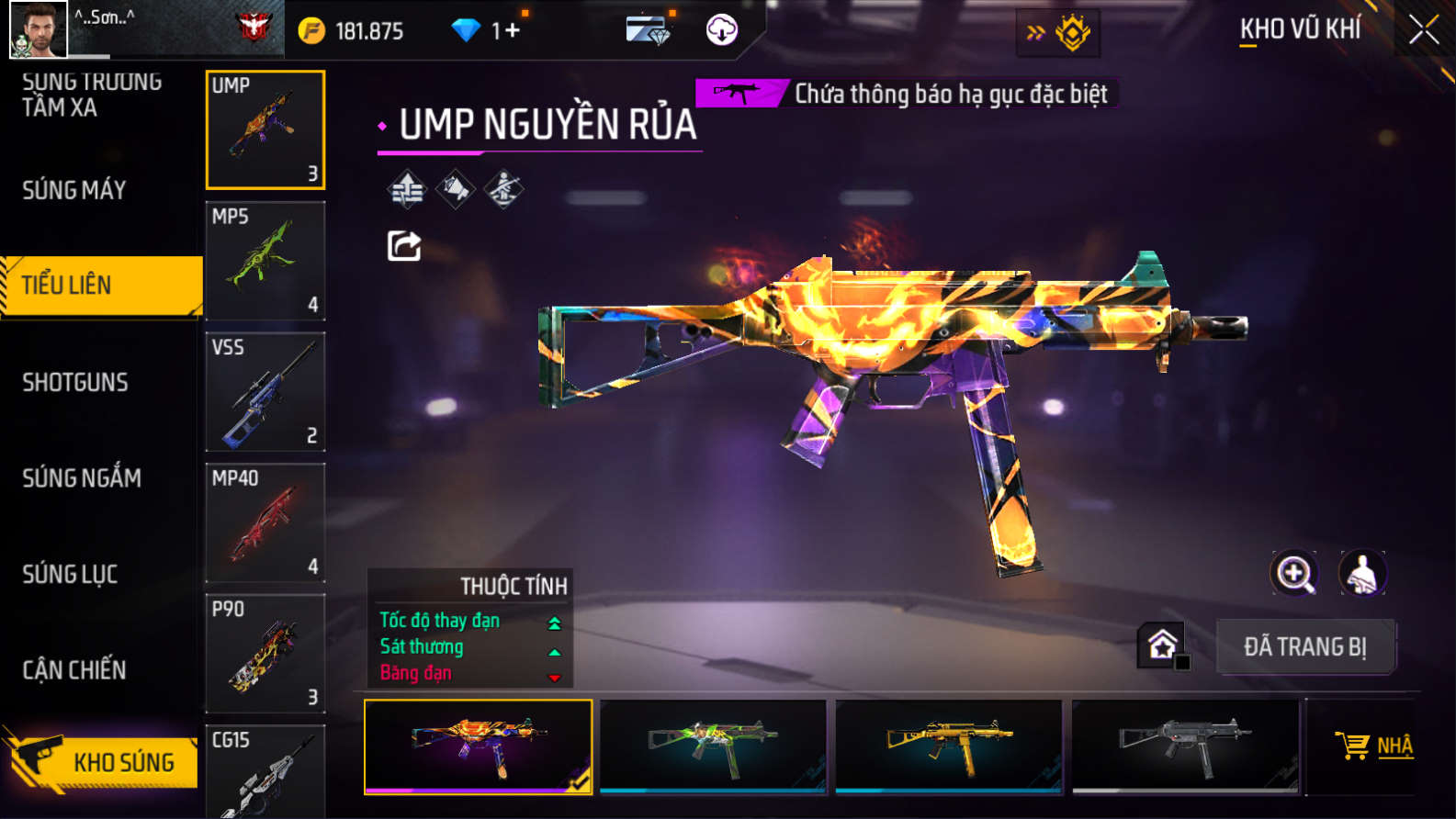Select the Súng Ngắm category

click(x=82, y=477)
